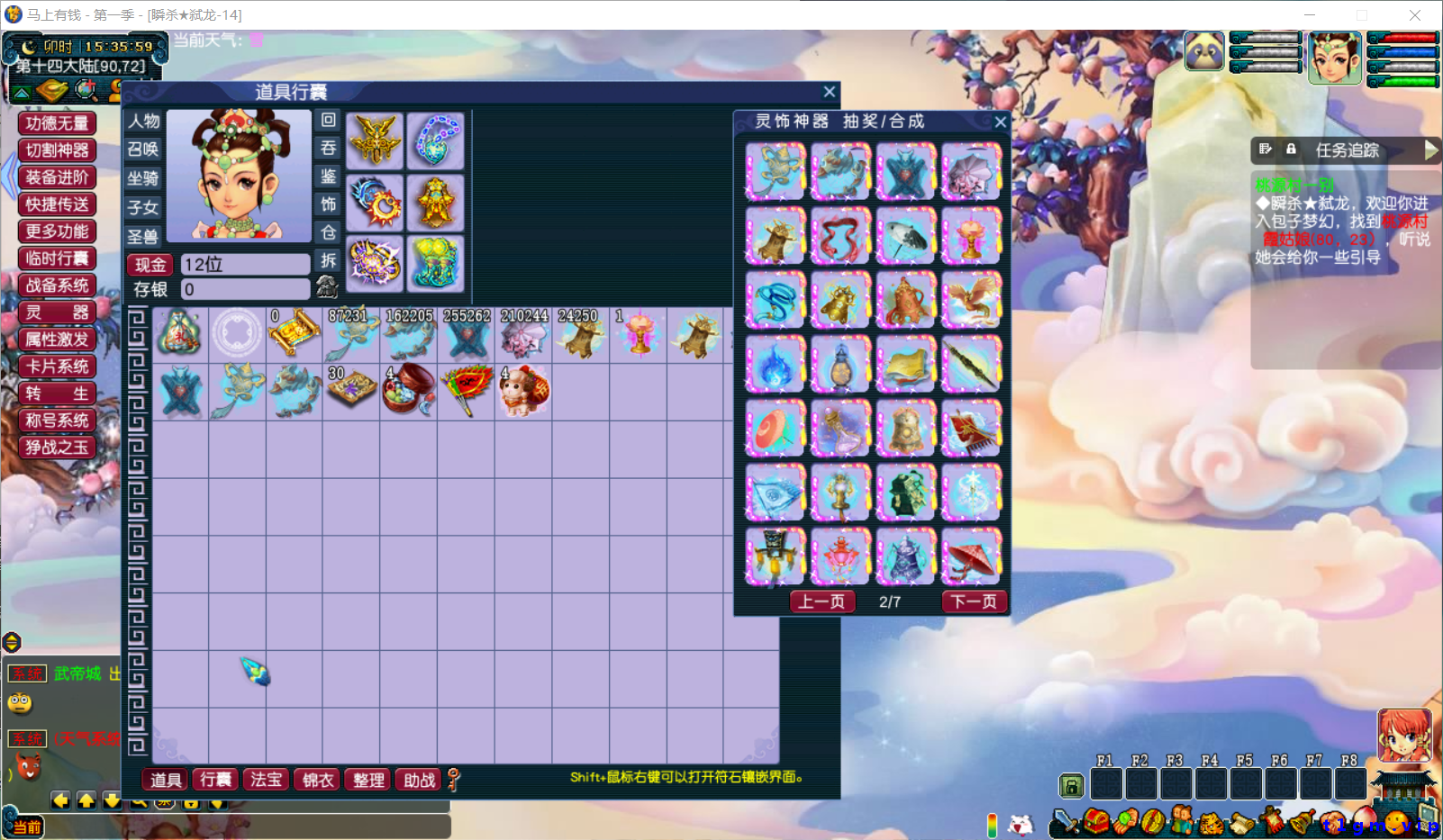Click 称号系统 in the left sidebar
1443x840 pixels.
(57, 420)
